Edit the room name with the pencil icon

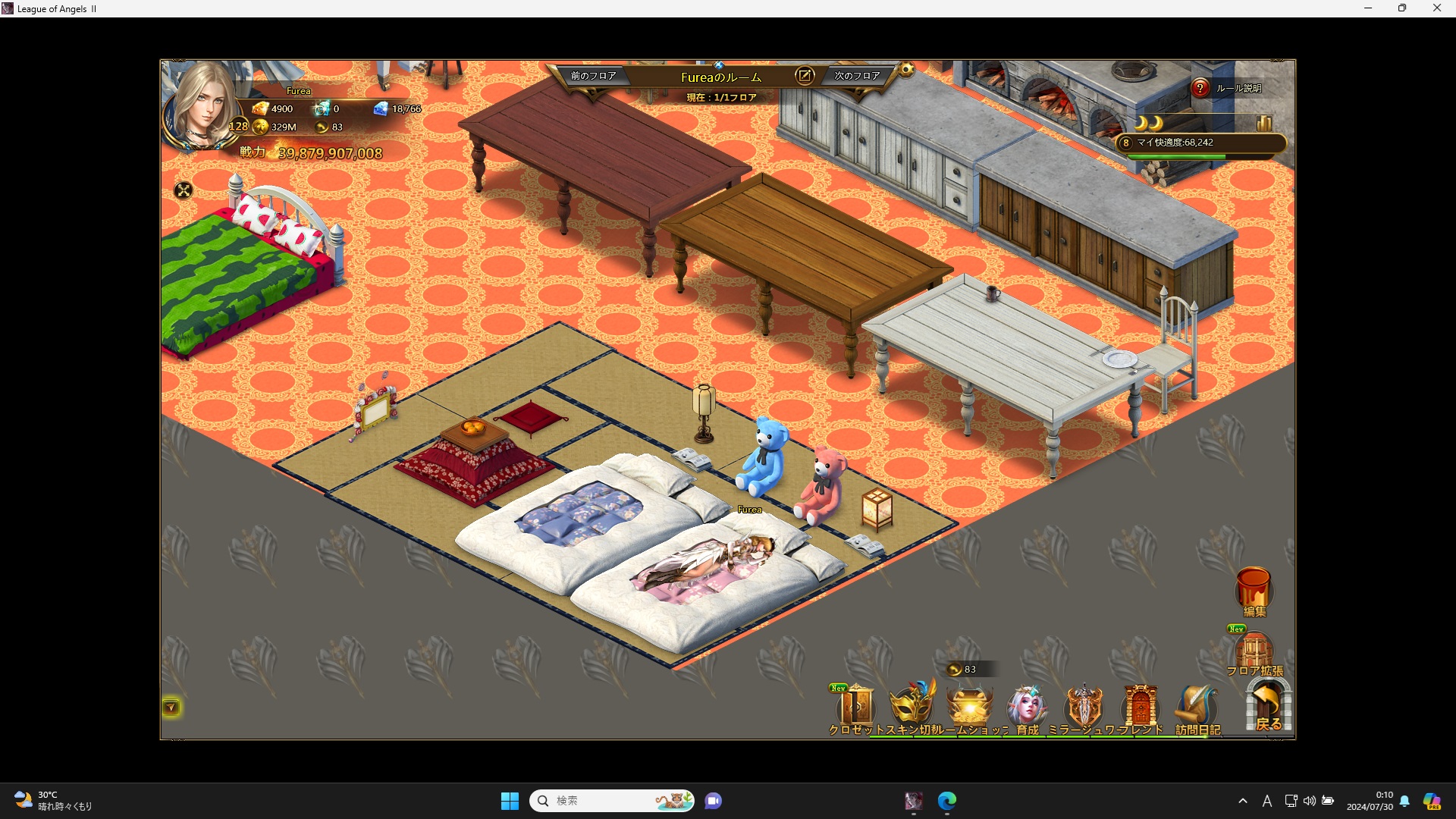click(804, 76)
